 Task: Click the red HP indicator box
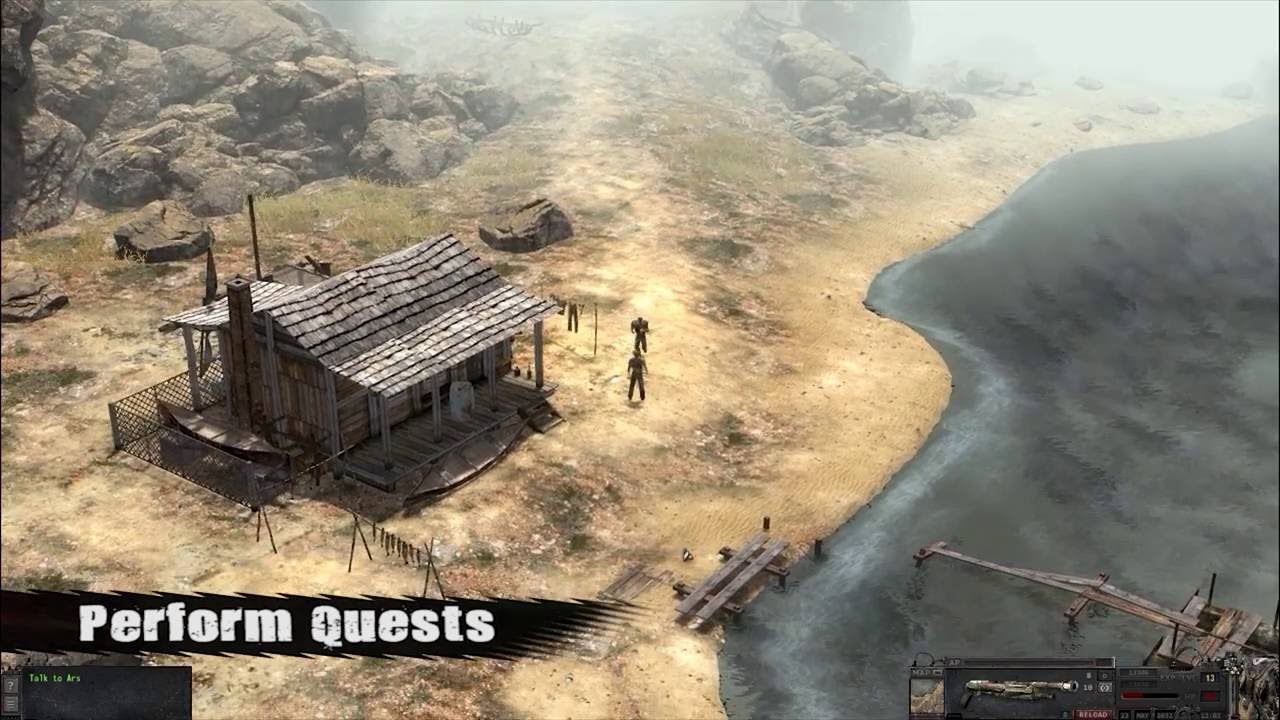point(1210,695)
